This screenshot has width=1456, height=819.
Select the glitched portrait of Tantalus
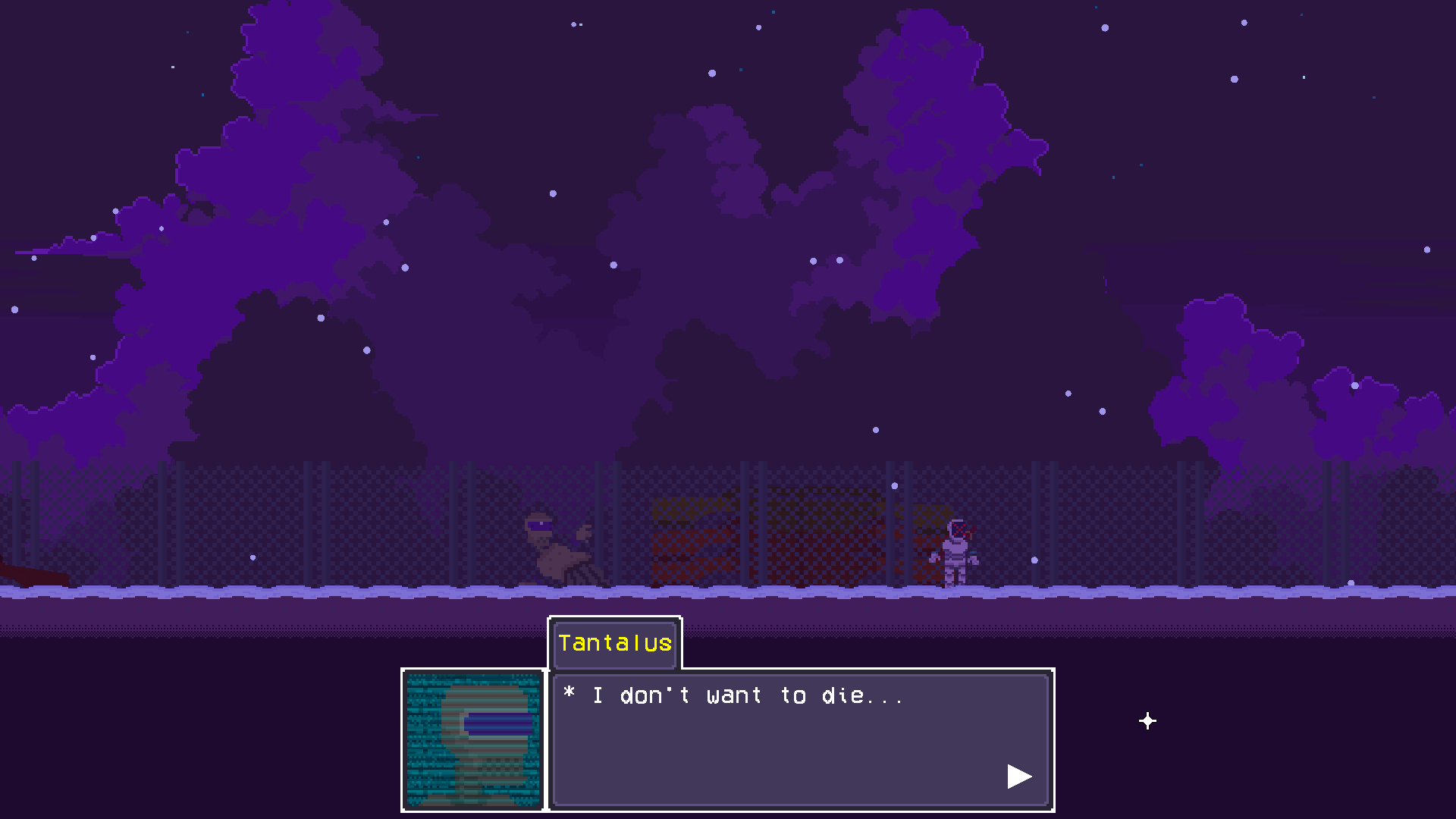coord(472,739)
